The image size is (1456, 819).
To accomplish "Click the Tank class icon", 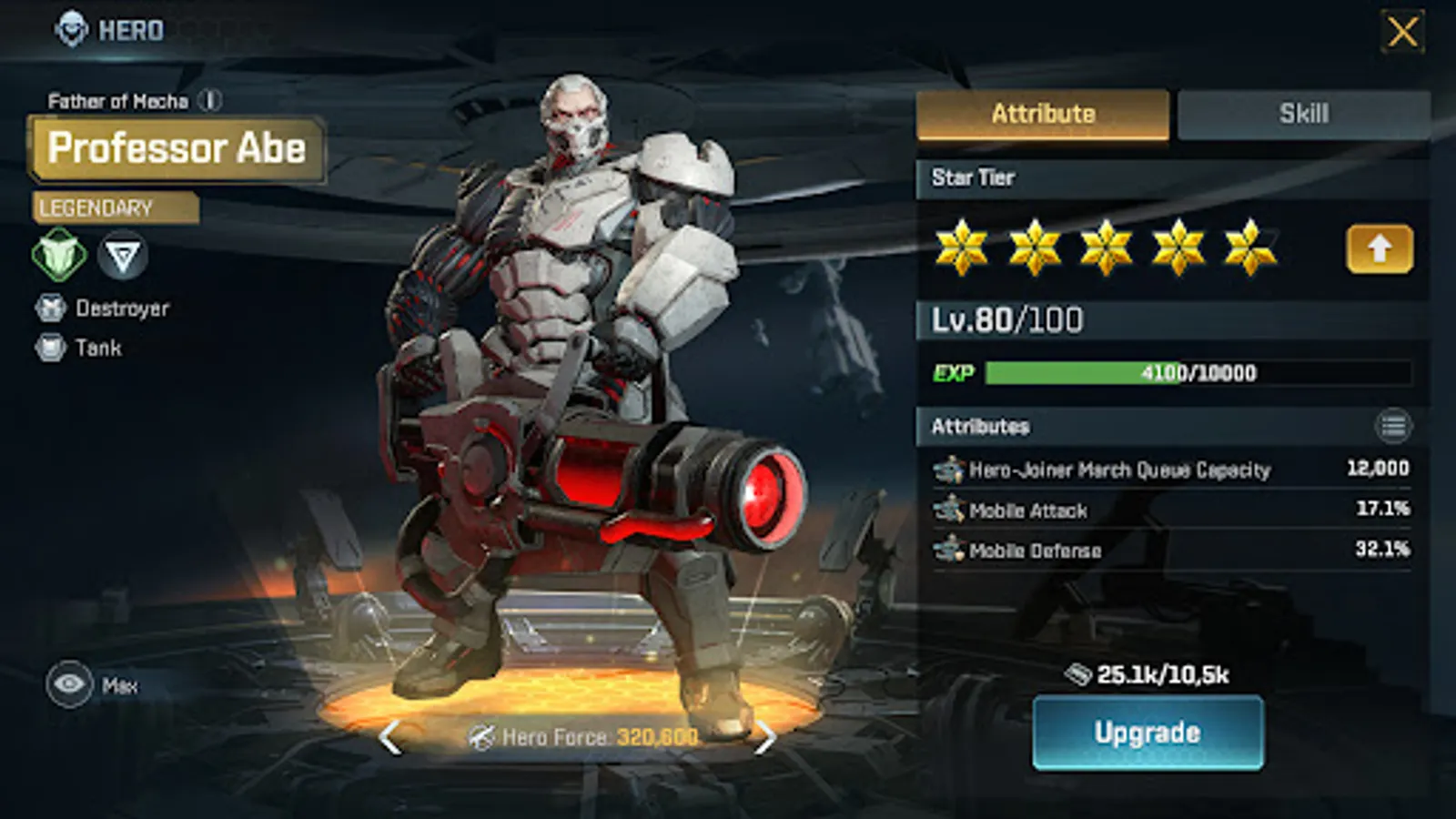I will (x=50, y=348).
